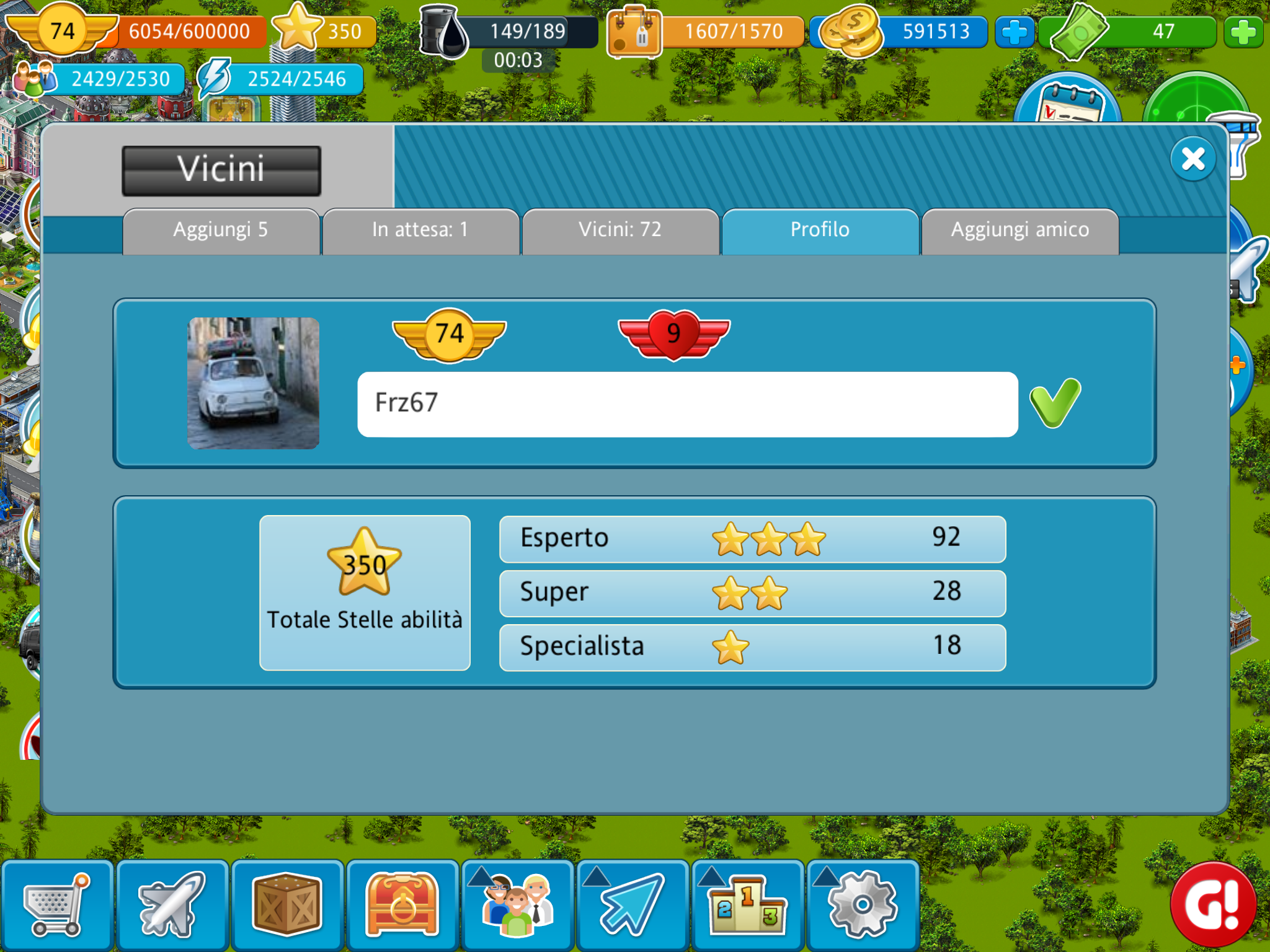The width and height of the screenshot is (1270, 952).
Task: Click the paper plane icon
Action: [633, 906]
